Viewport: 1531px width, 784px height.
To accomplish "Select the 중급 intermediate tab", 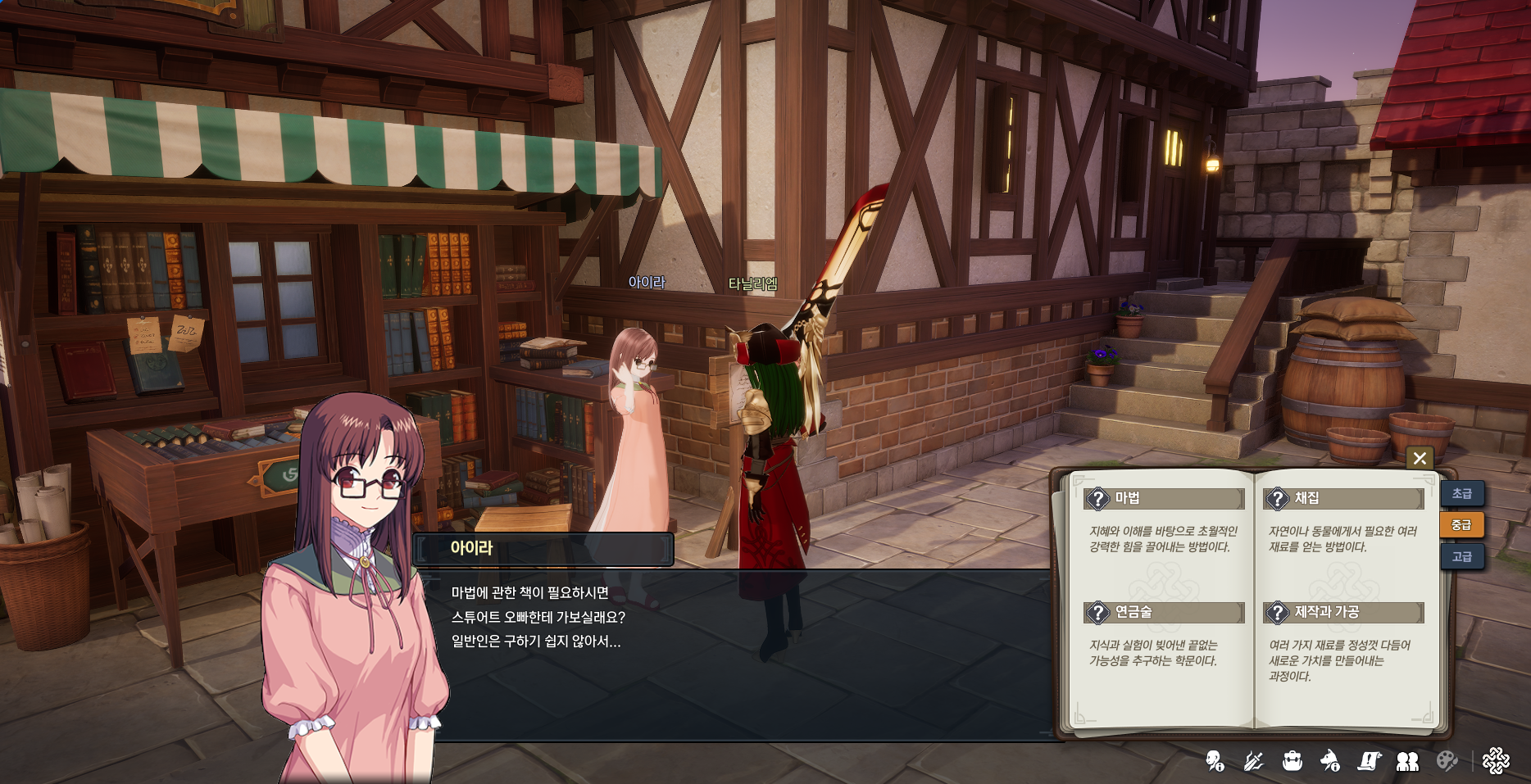I will [x=1461, y=525].
